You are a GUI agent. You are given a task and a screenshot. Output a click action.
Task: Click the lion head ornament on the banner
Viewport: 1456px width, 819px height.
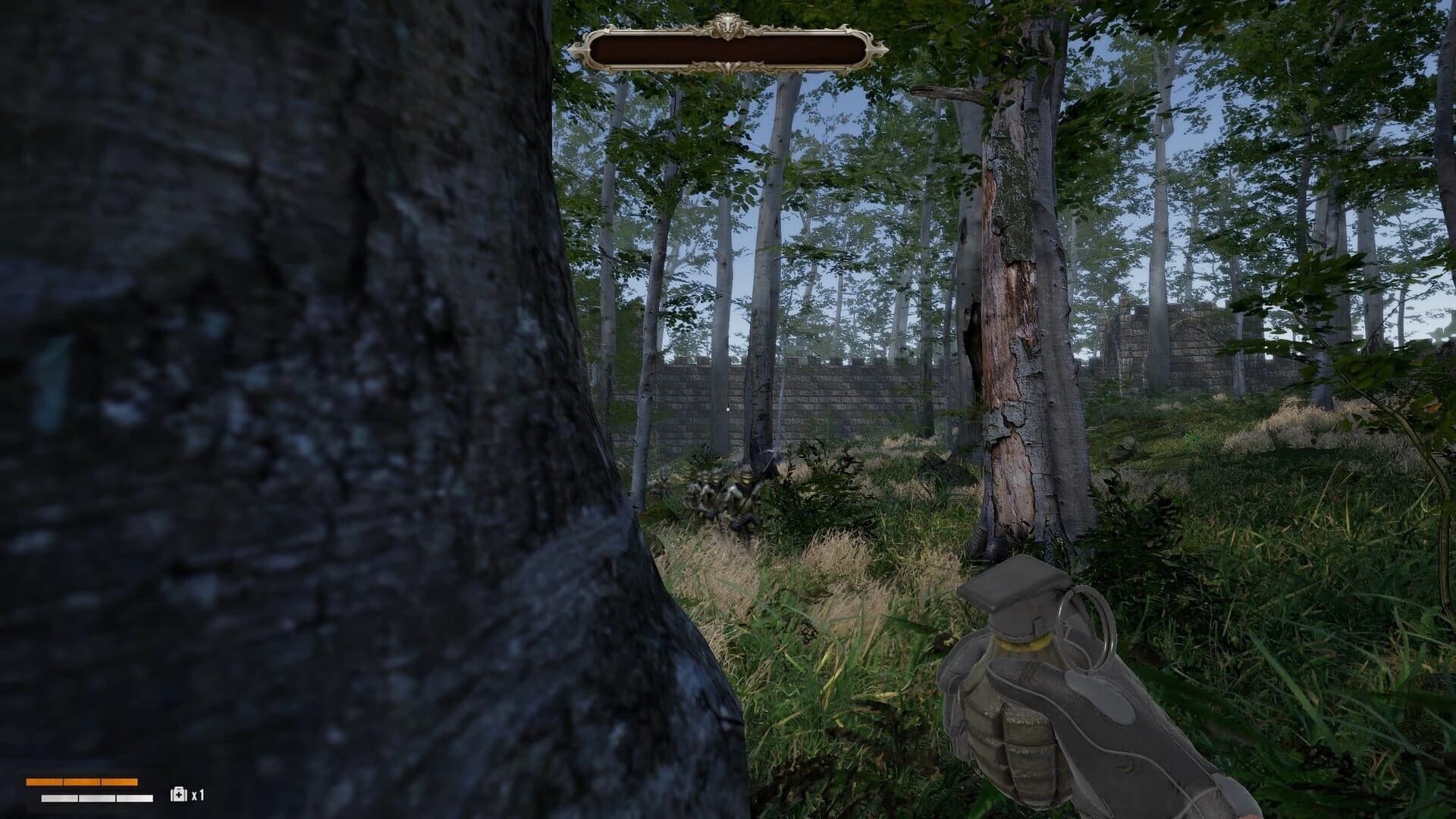[728, 26]
